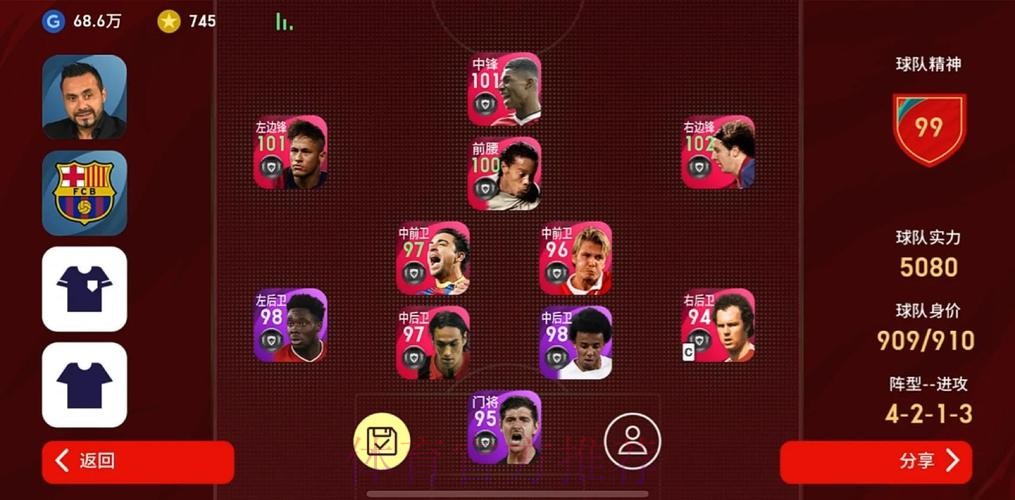The image size is (1015, 500).
Task: Choose the 中后卫 card rated 98
Action: coord(575,343)
